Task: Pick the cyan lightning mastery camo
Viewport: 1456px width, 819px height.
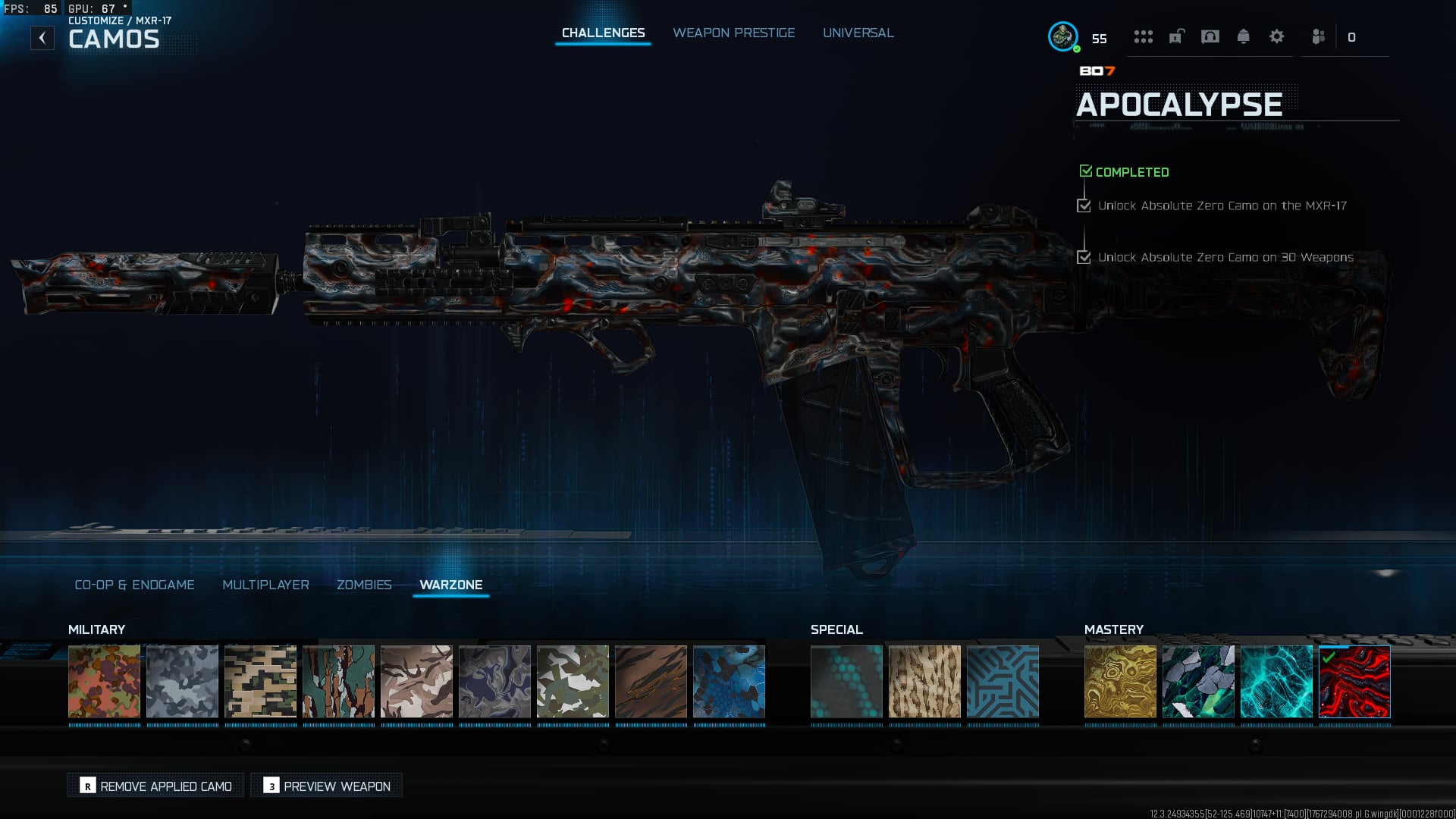Action: click(x=1276, y=681)
